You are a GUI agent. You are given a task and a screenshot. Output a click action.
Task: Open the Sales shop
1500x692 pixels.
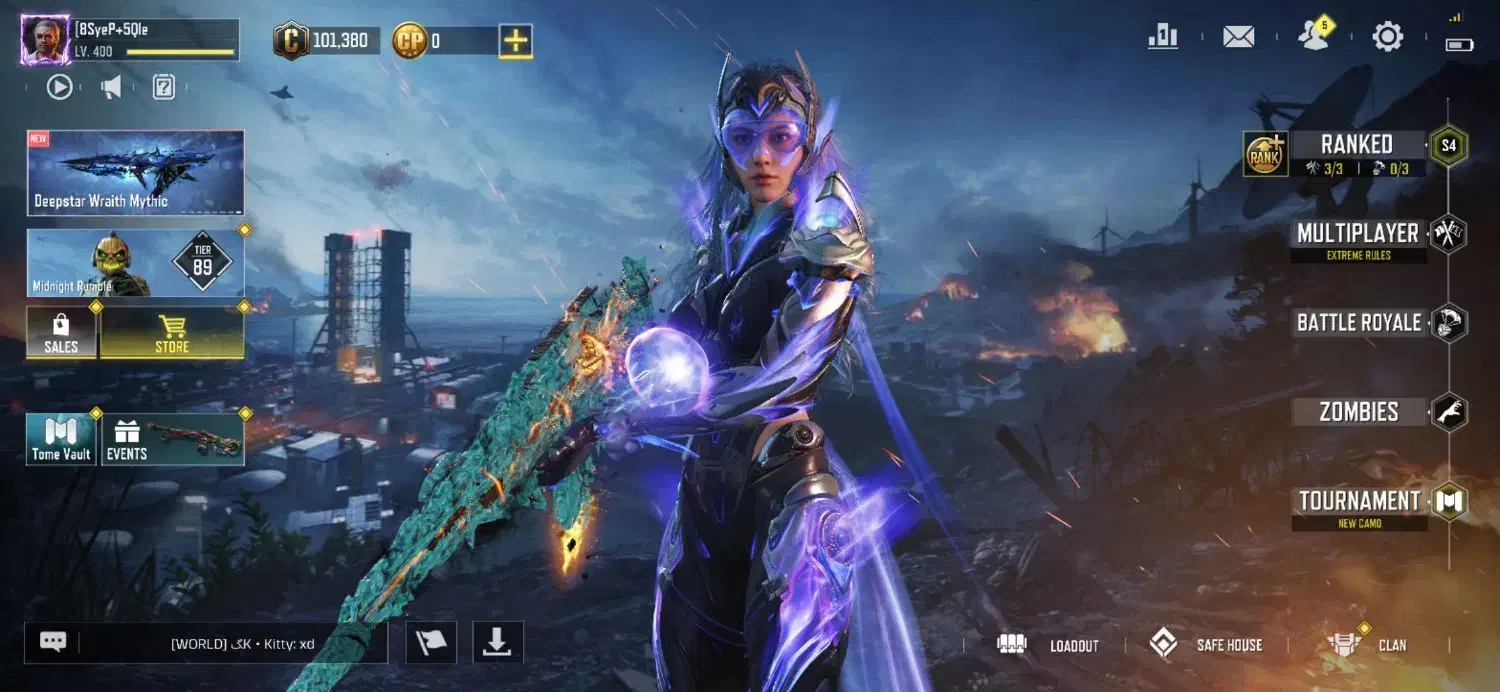coord(61,333)
